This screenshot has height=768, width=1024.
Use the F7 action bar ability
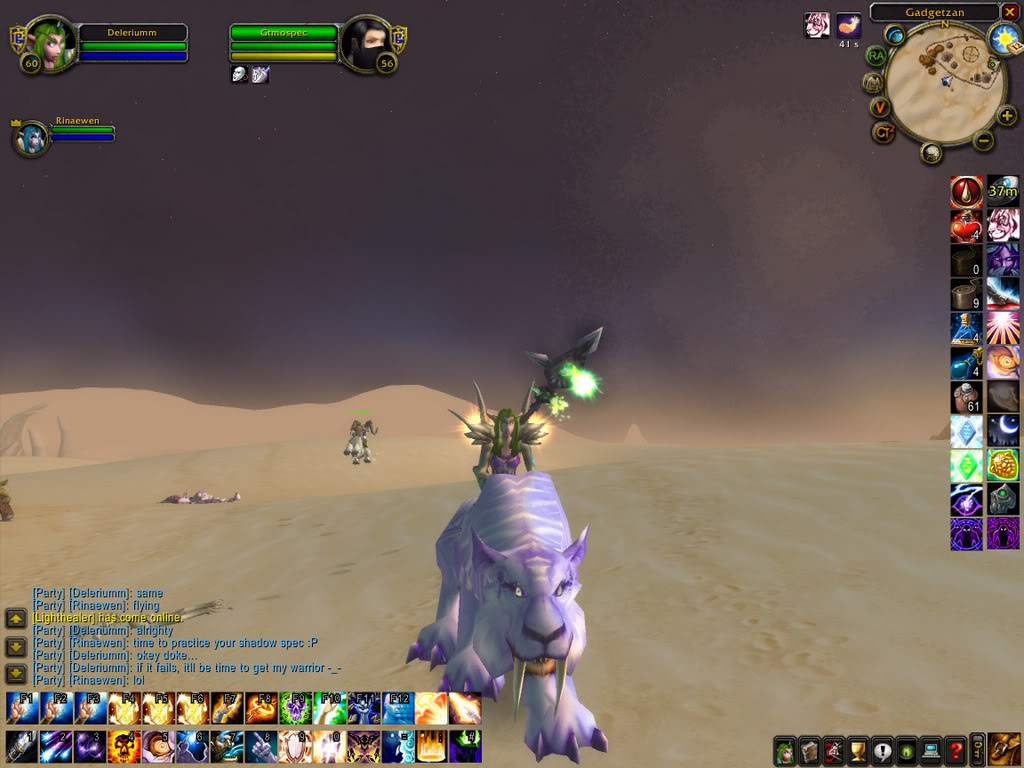[x=226, y=708]
